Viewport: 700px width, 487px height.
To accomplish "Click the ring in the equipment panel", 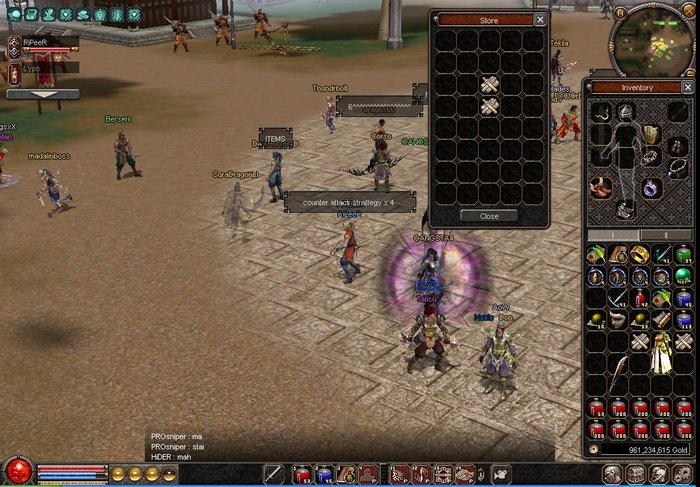I will pos(650,187).
